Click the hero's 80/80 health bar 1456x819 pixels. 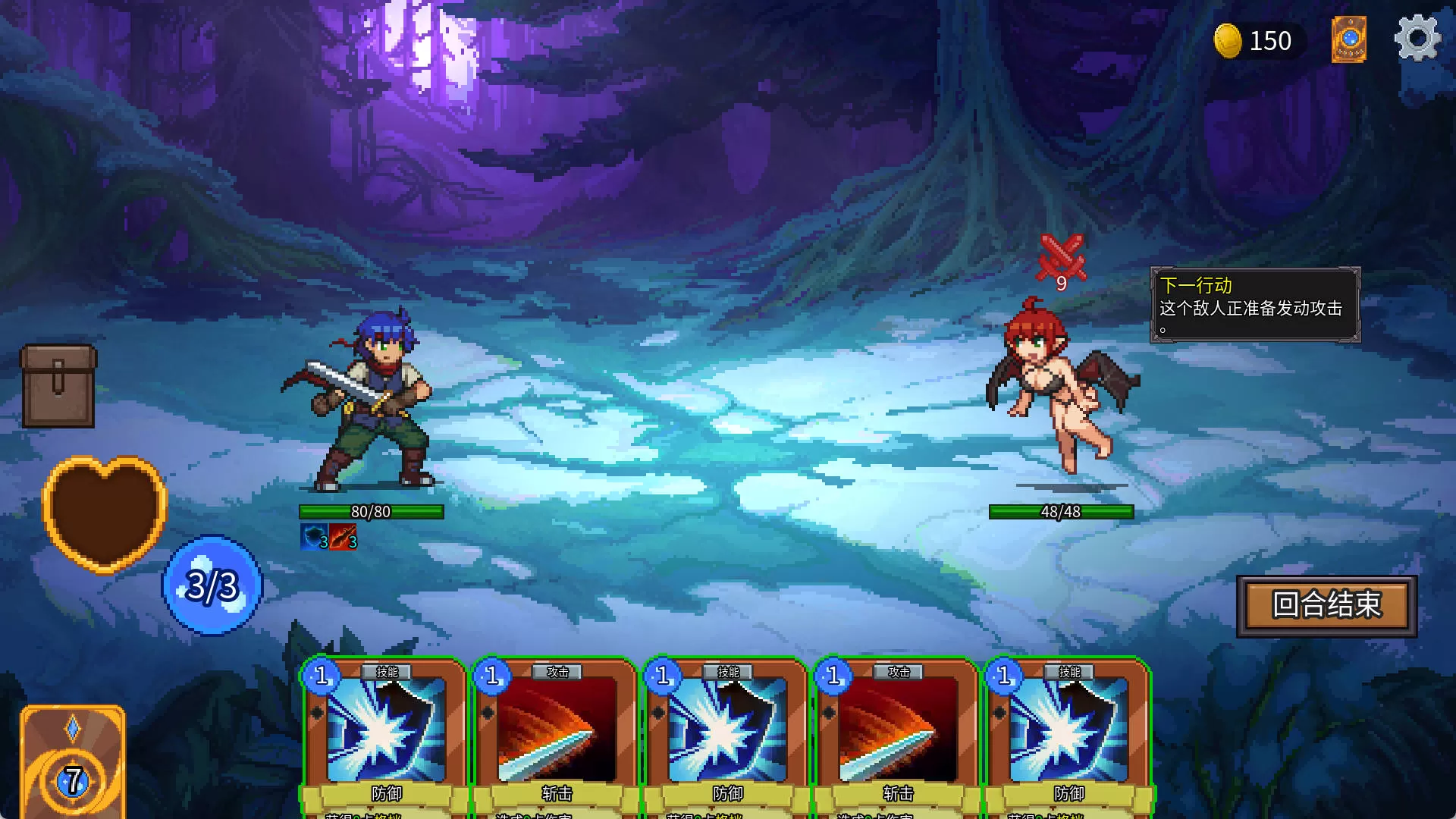372,512
